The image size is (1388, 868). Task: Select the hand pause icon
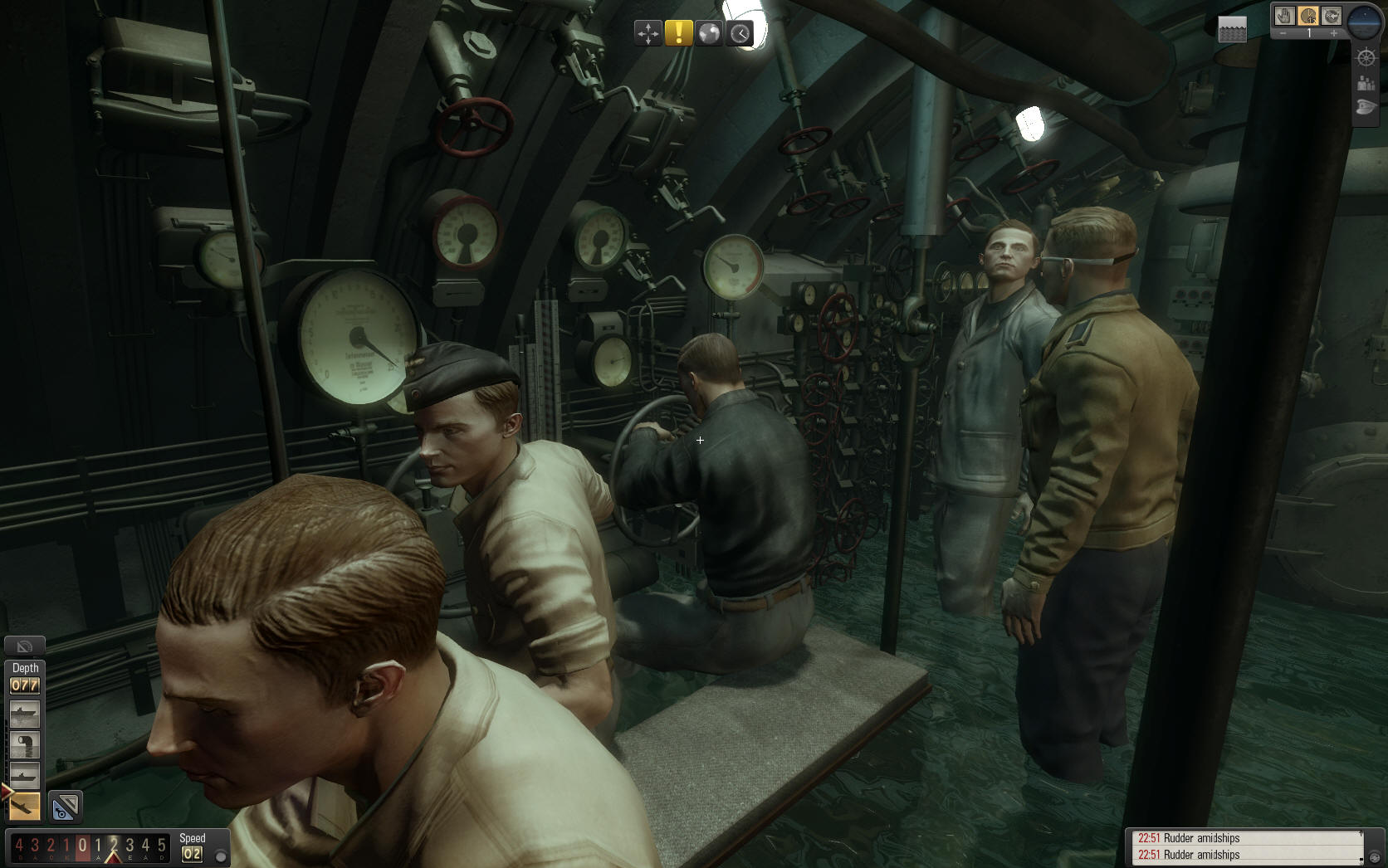1284,16
